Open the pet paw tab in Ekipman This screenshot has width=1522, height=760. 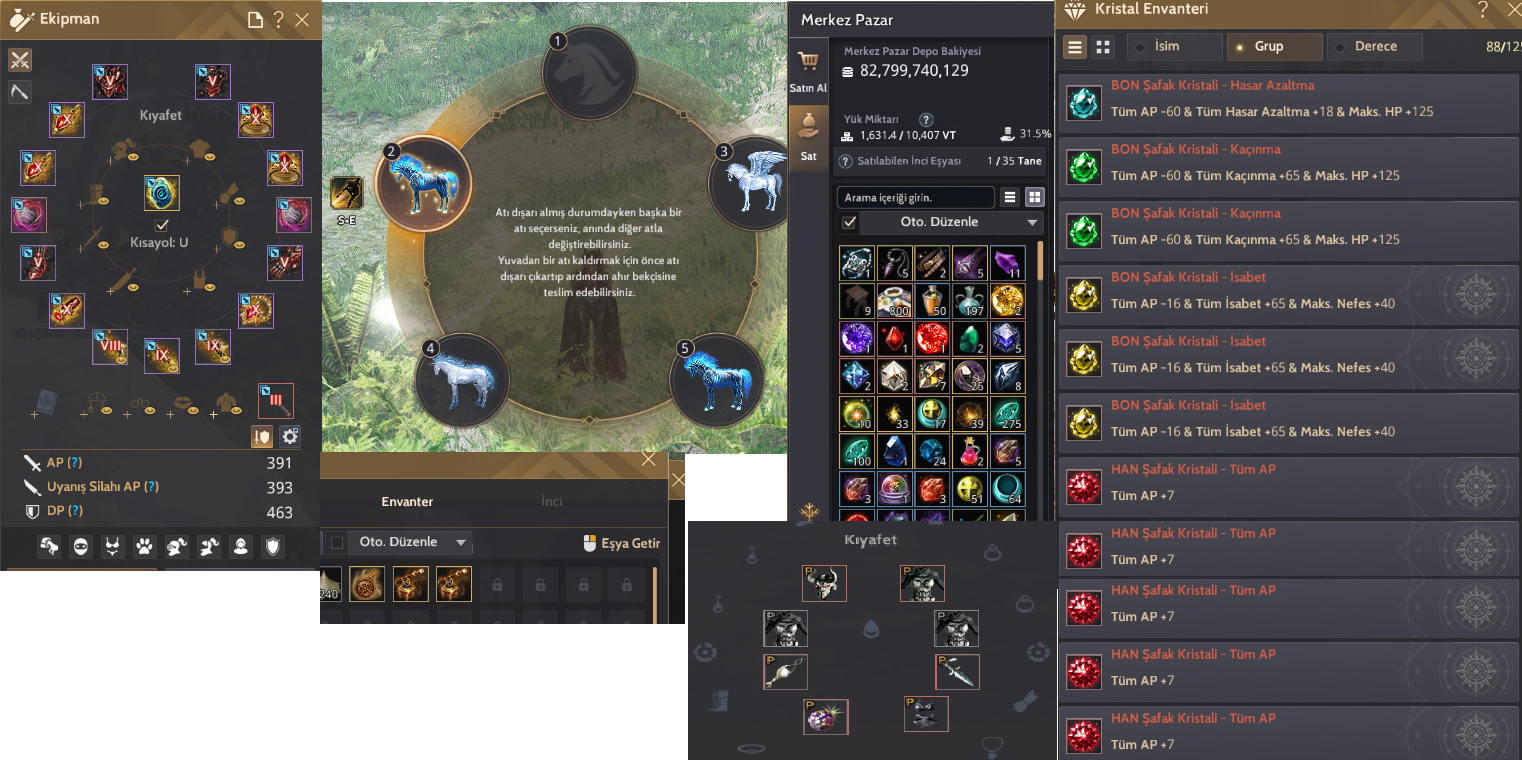point(143,547)
